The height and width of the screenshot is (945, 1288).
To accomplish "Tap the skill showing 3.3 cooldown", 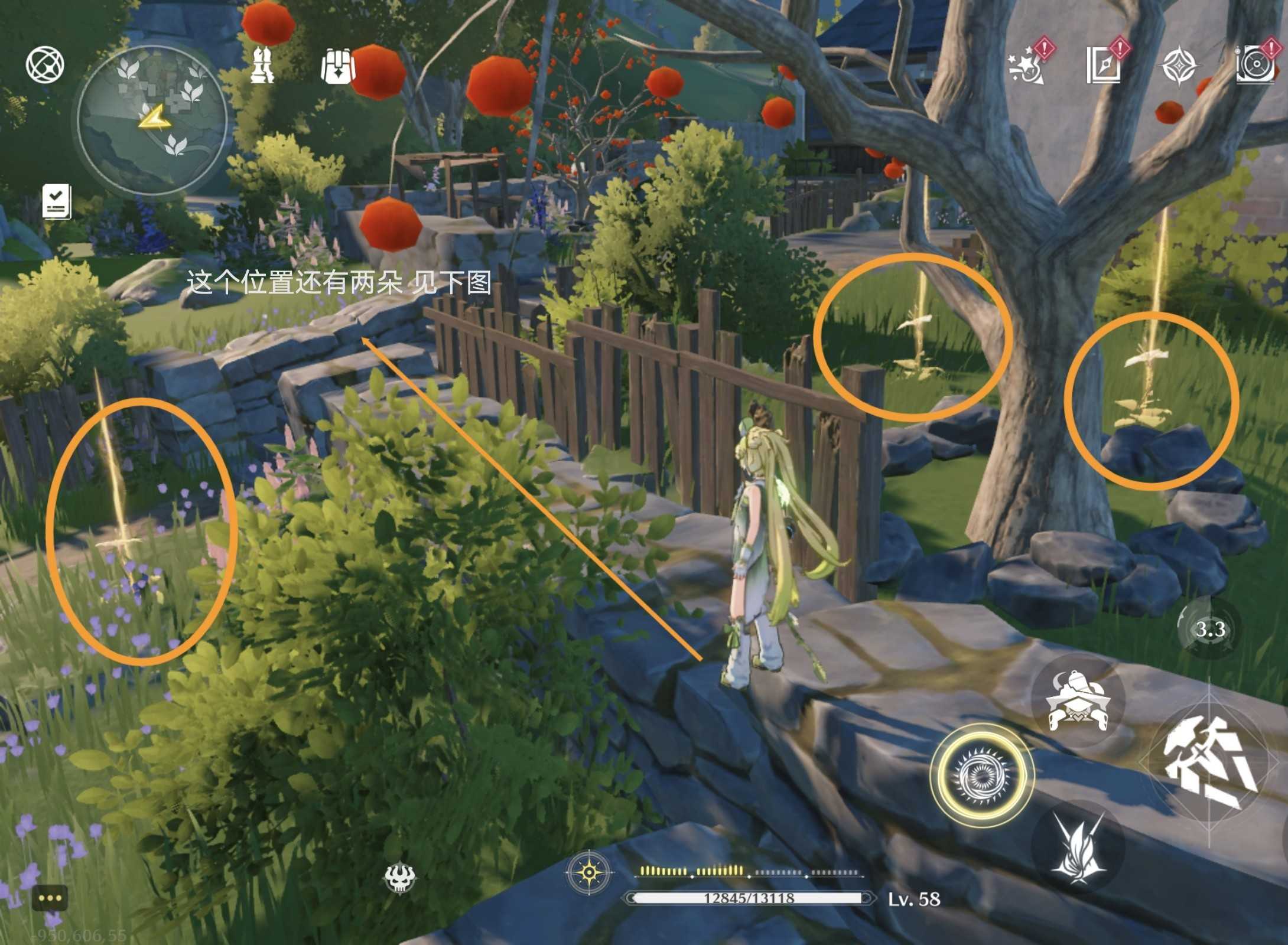I will coord(1209,628).
